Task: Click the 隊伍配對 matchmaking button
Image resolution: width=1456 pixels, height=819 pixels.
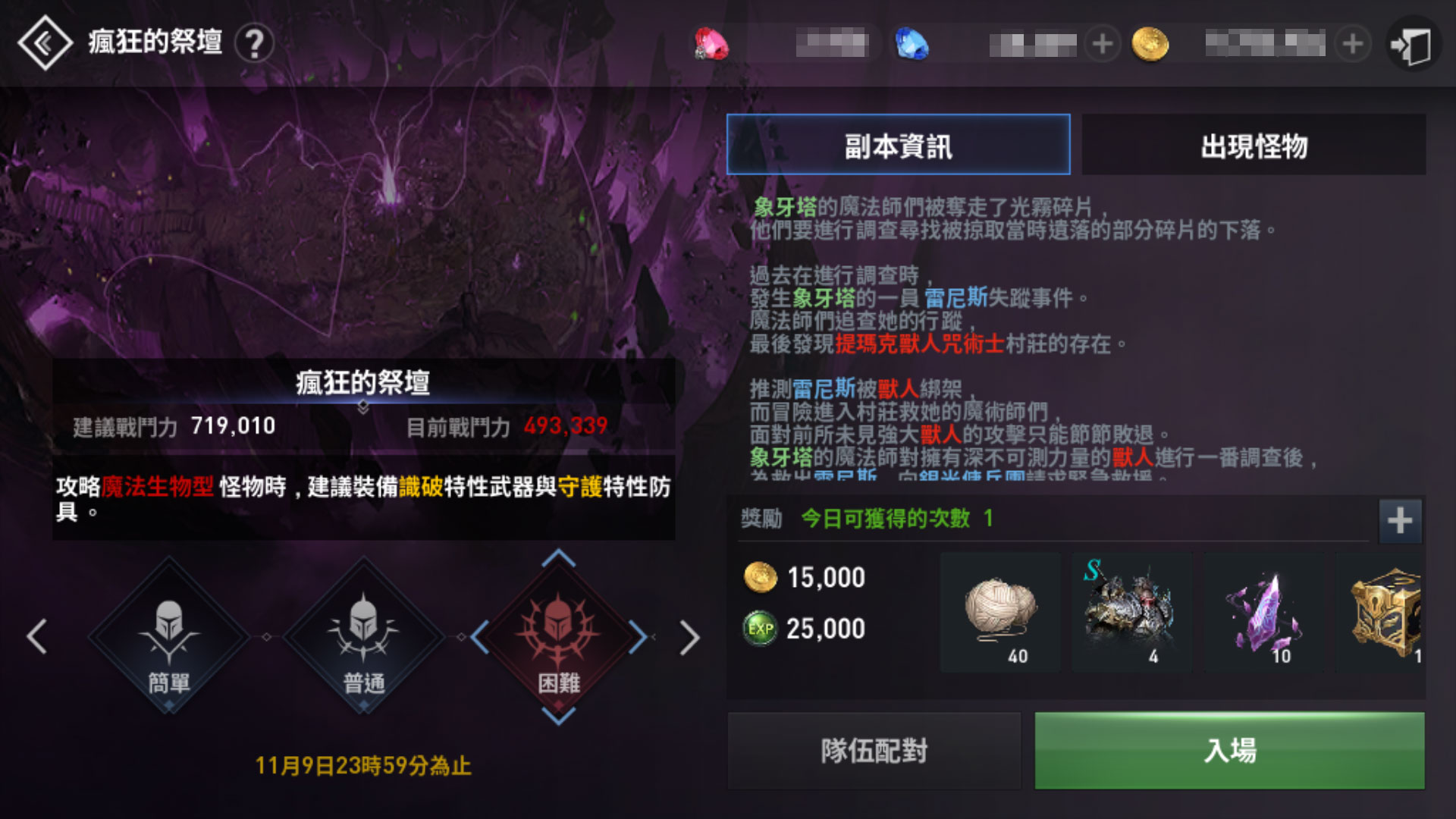Action: (874, 750)
